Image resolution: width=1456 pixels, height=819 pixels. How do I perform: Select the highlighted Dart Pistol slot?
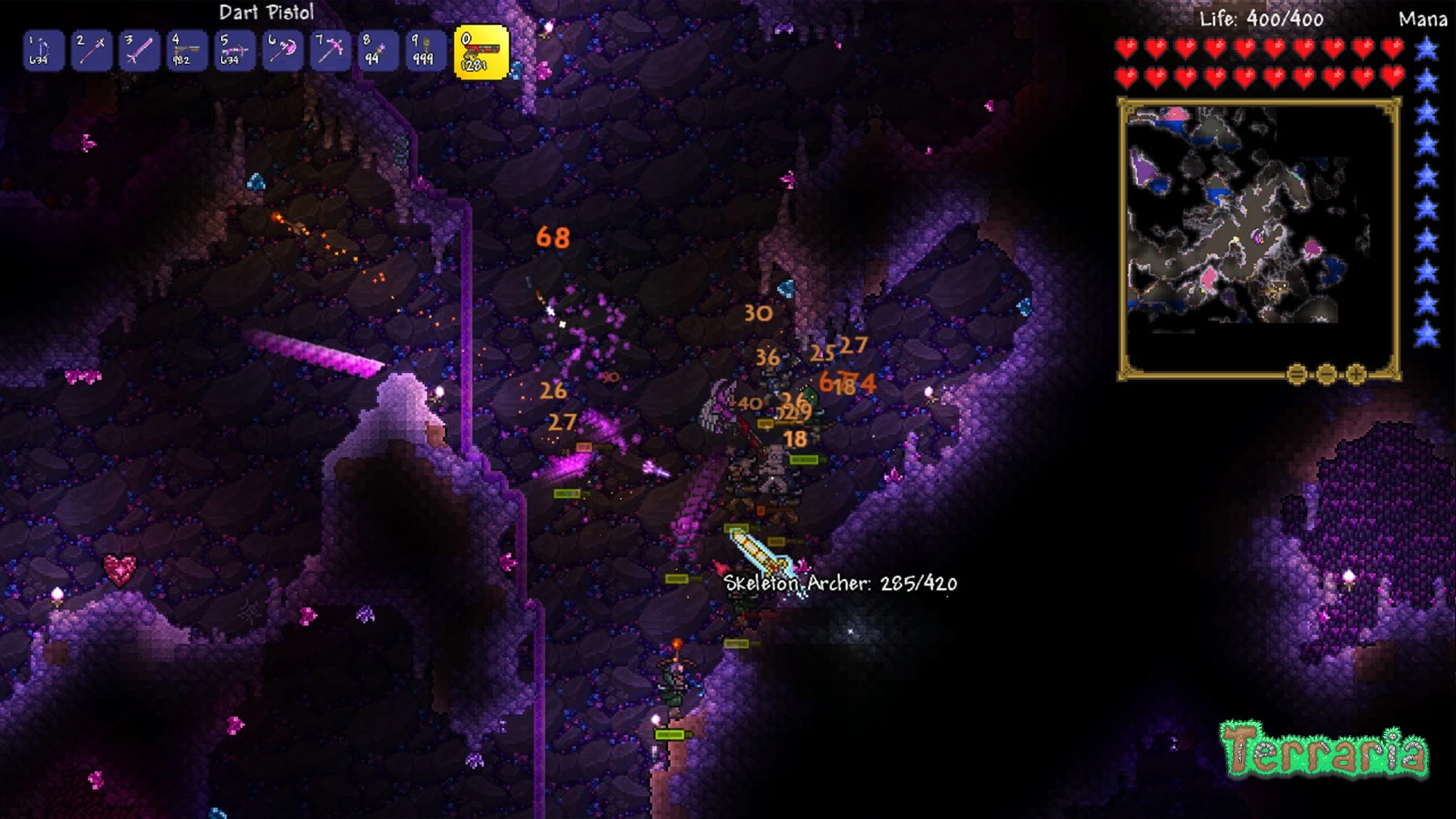(x=481, y=52)
